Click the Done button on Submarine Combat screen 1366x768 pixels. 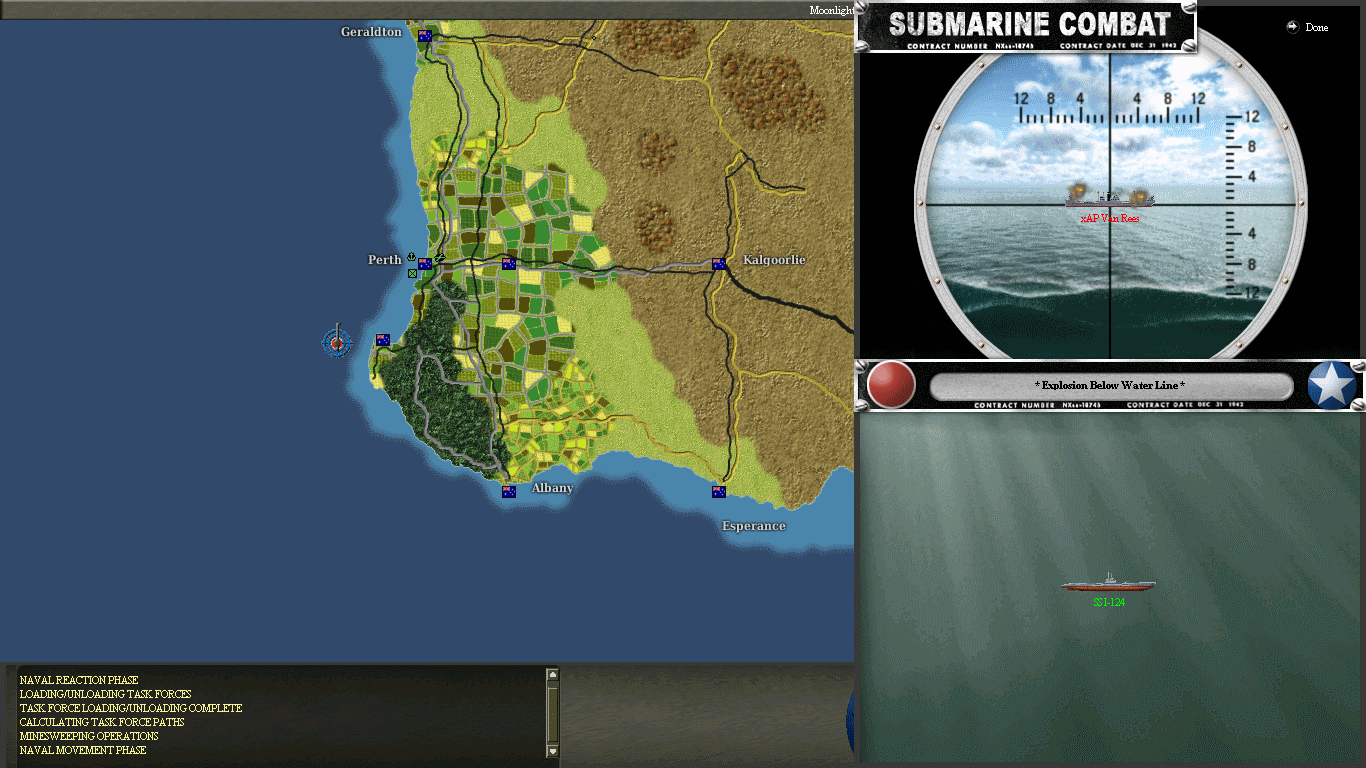(x=1308, y=27)
